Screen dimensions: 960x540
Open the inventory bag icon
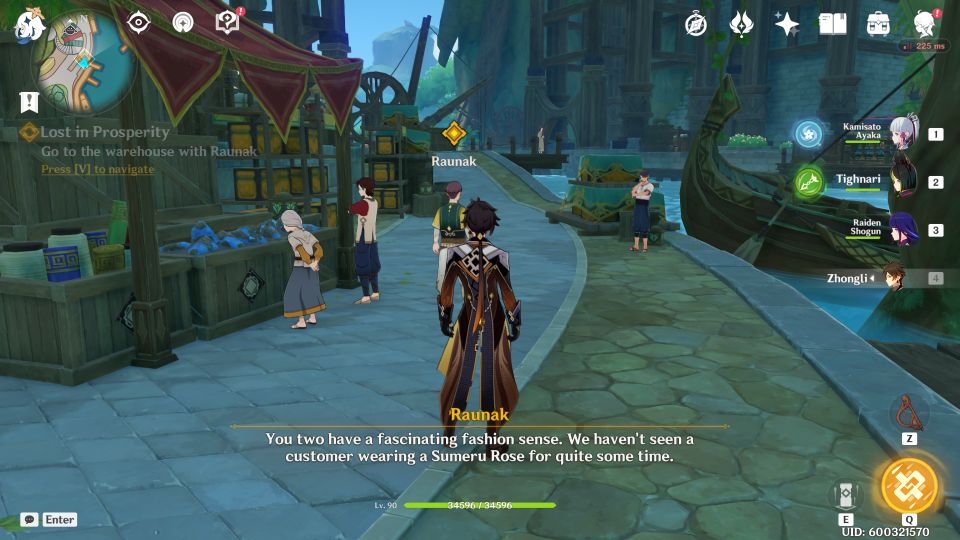coord(878,24)
